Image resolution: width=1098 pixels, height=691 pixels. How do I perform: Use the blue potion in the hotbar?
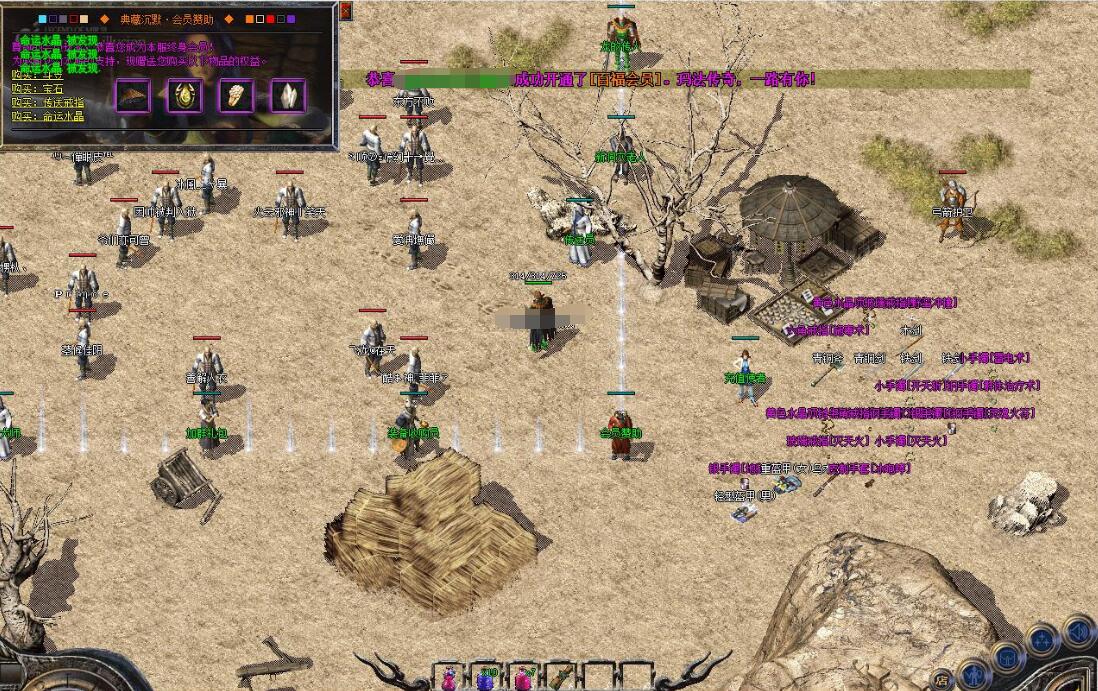pos(485,678)
